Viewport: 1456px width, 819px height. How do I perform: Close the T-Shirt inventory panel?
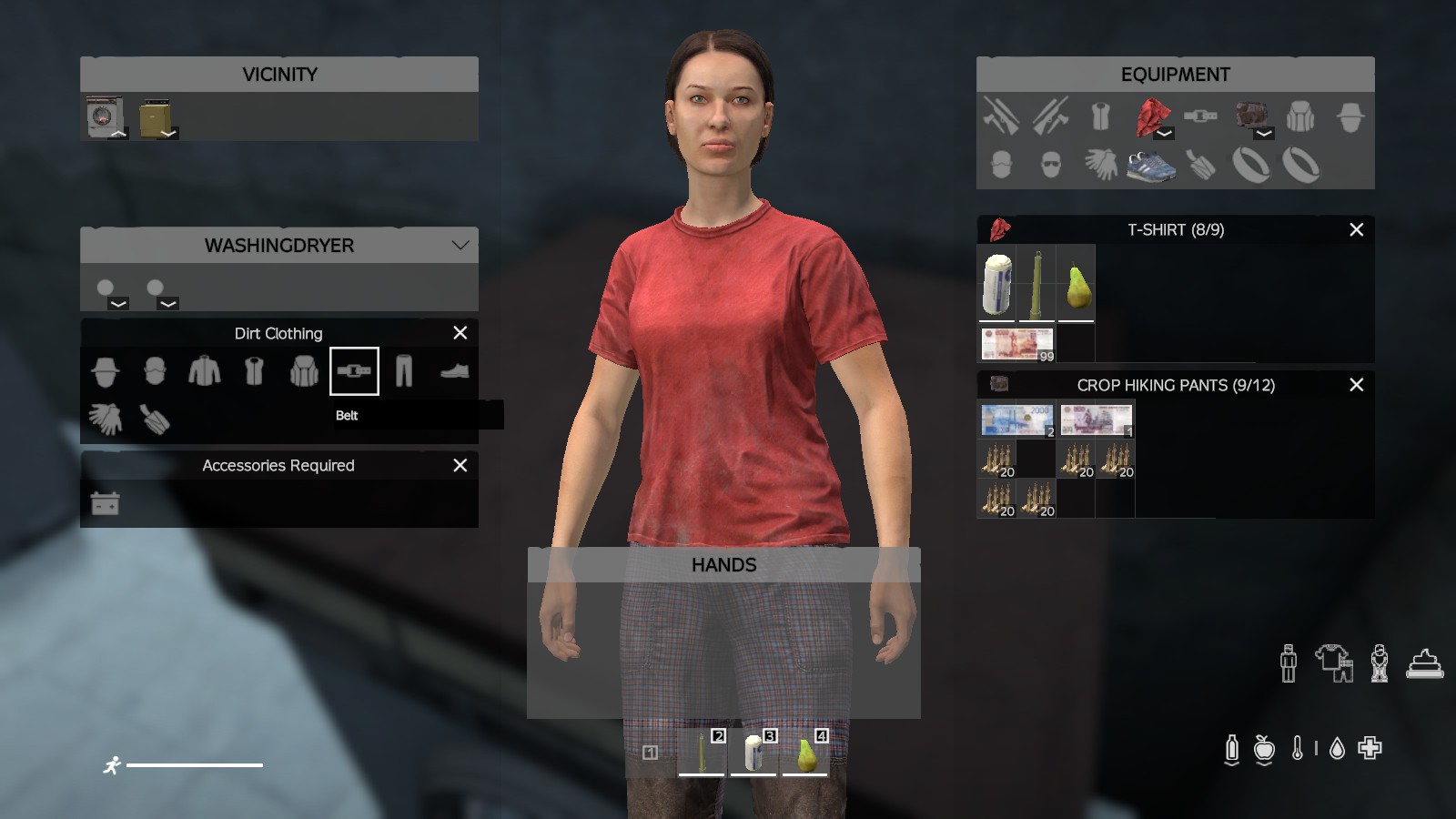click(x=1356, y=229)
